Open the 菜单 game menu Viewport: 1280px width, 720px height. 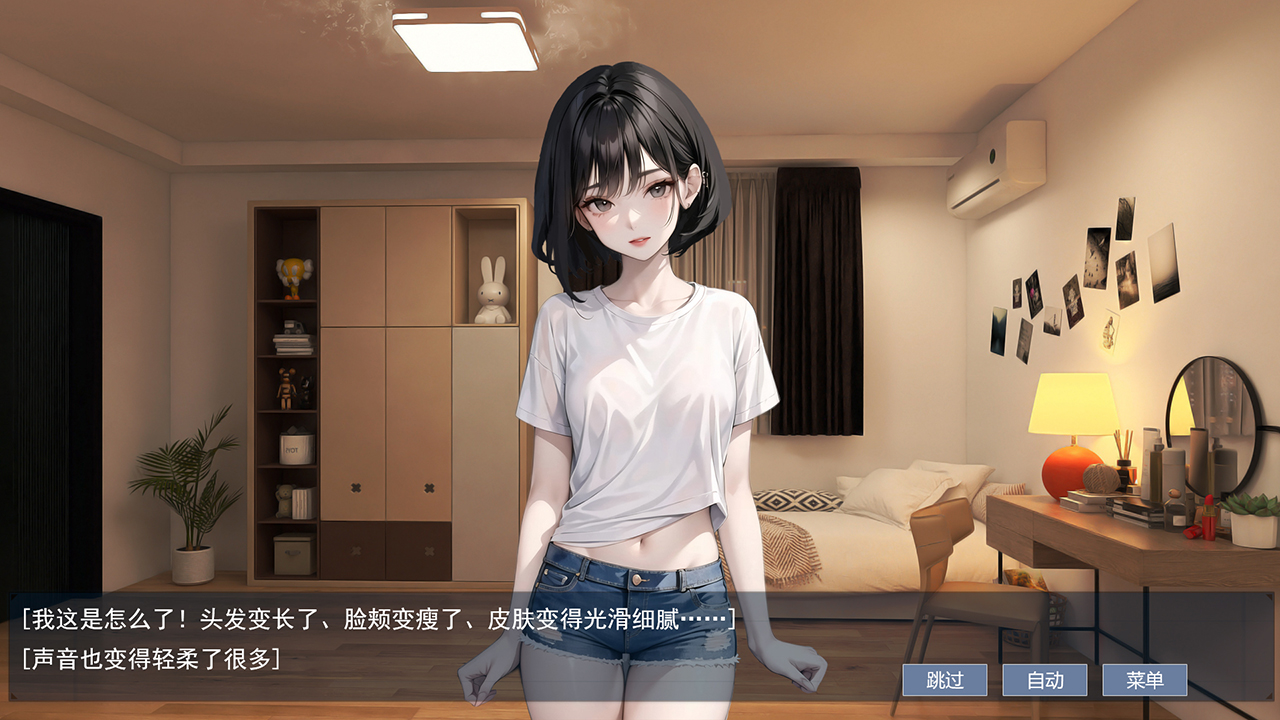pyautogui.click(x=1144, y=680)
